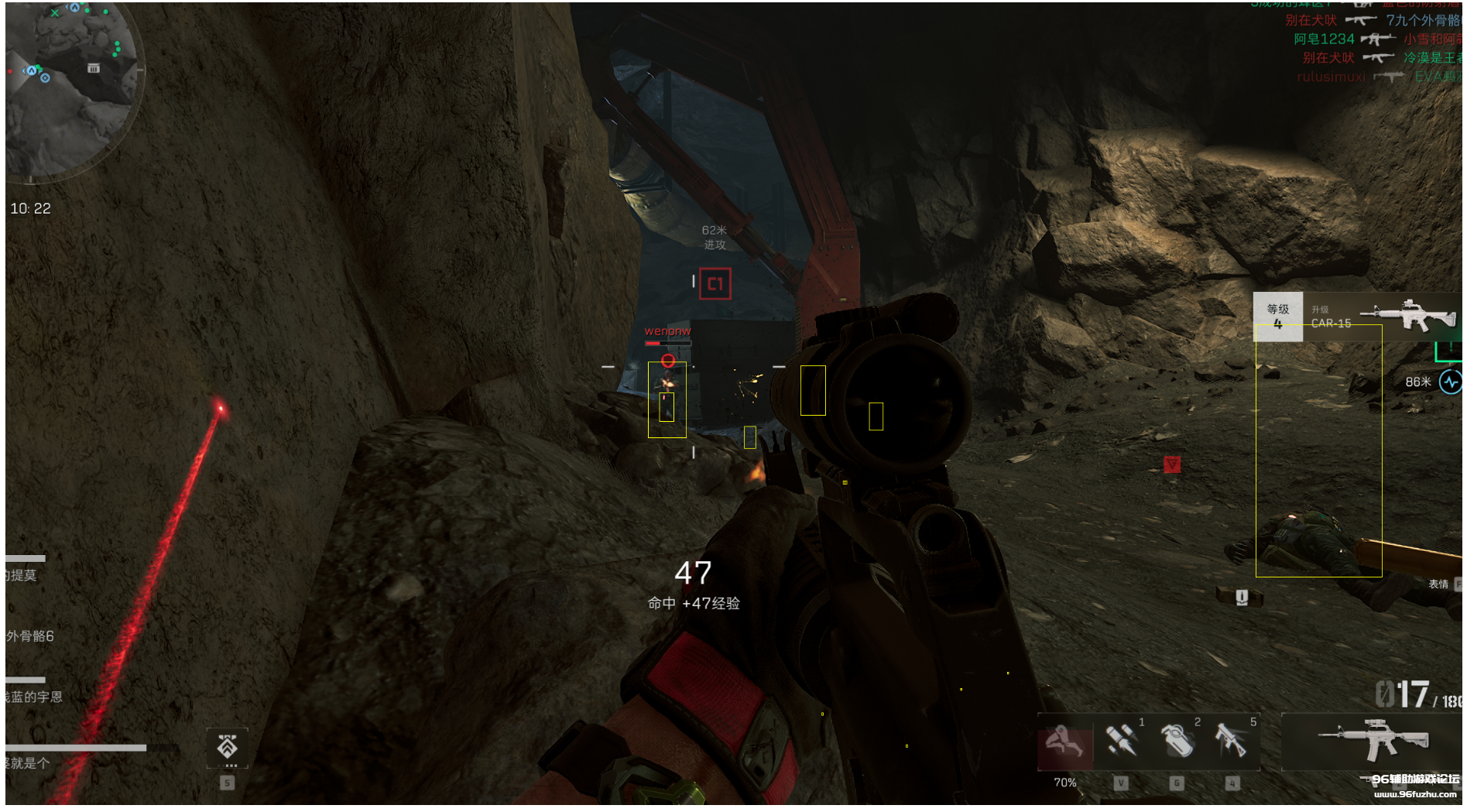The width and height of the screenshot is (1467, 812).
Task: Click the chevron rank skill icon
Action: (x=227, y=747)
